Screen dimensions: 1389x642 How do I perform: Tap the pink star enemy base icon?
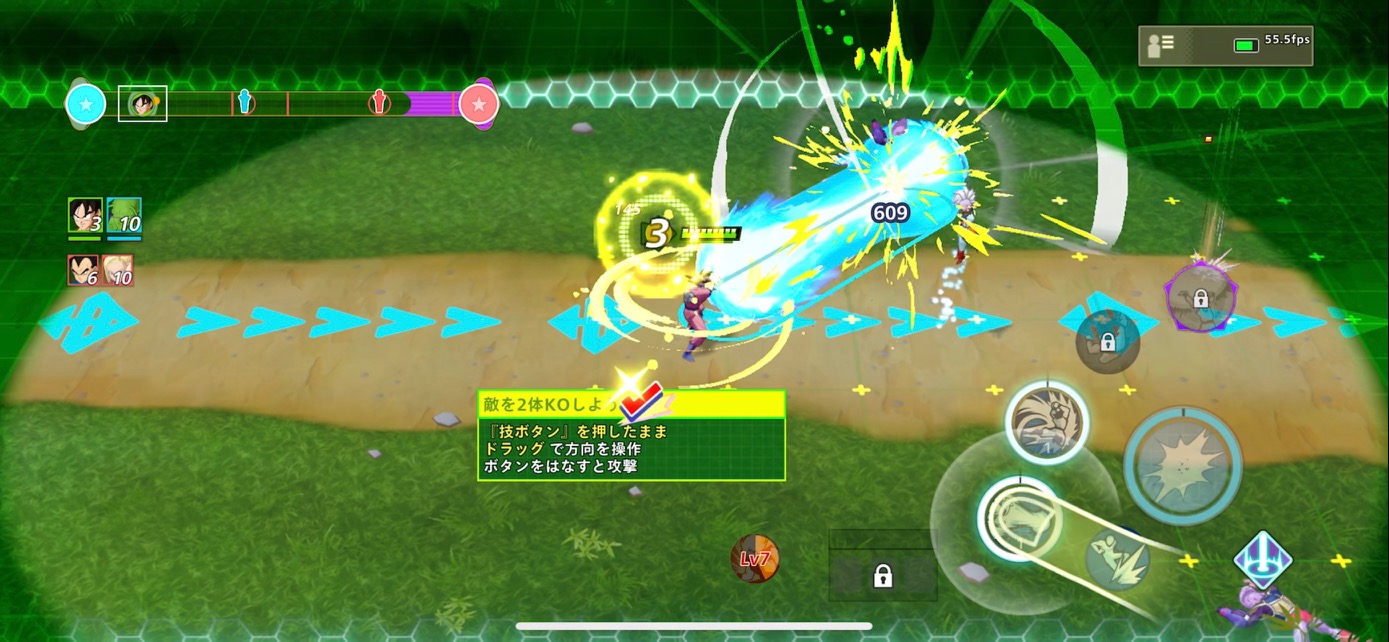tap(479, 103)
